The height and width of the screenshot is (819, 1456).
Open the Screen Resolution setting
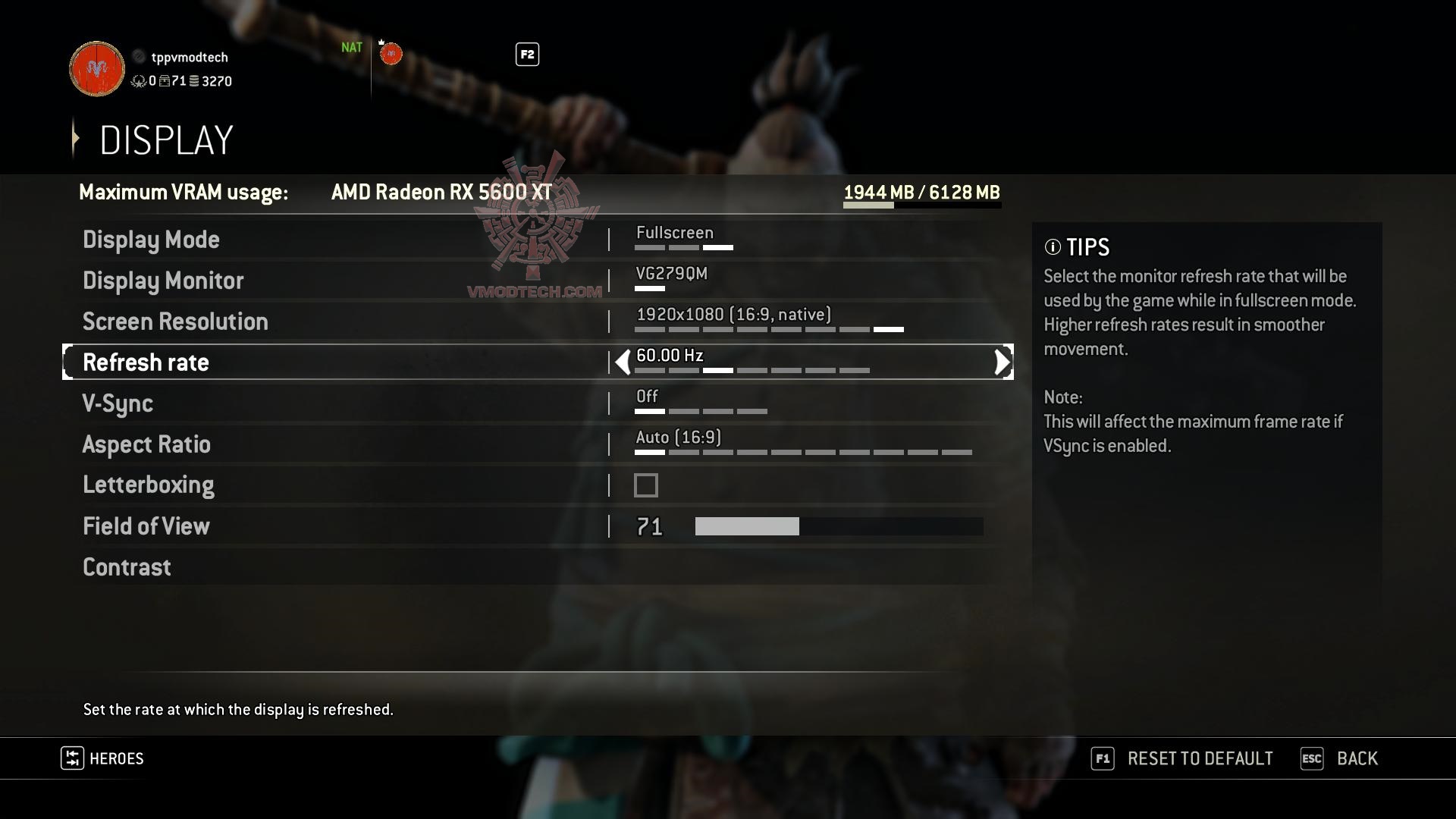tap(175, 322)
